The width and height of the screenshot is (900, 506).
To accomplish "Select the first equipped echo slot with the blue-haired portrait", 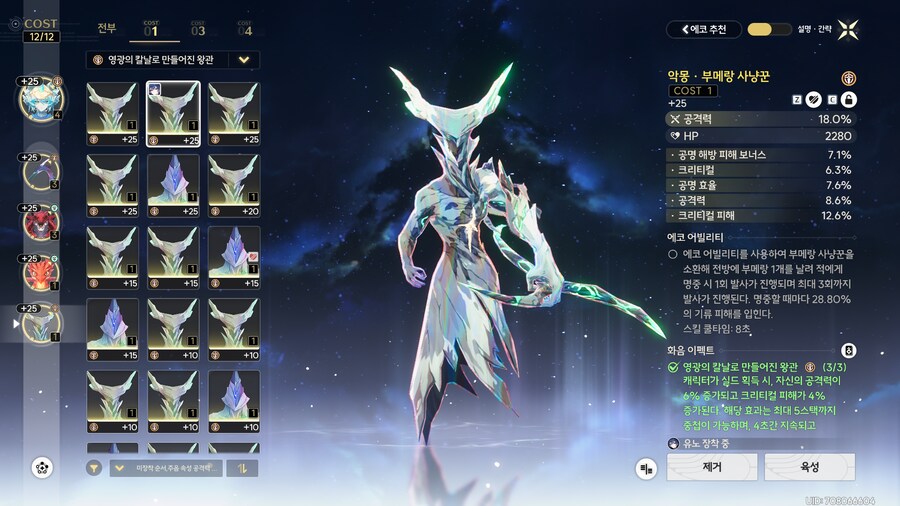I will point(40,97).
